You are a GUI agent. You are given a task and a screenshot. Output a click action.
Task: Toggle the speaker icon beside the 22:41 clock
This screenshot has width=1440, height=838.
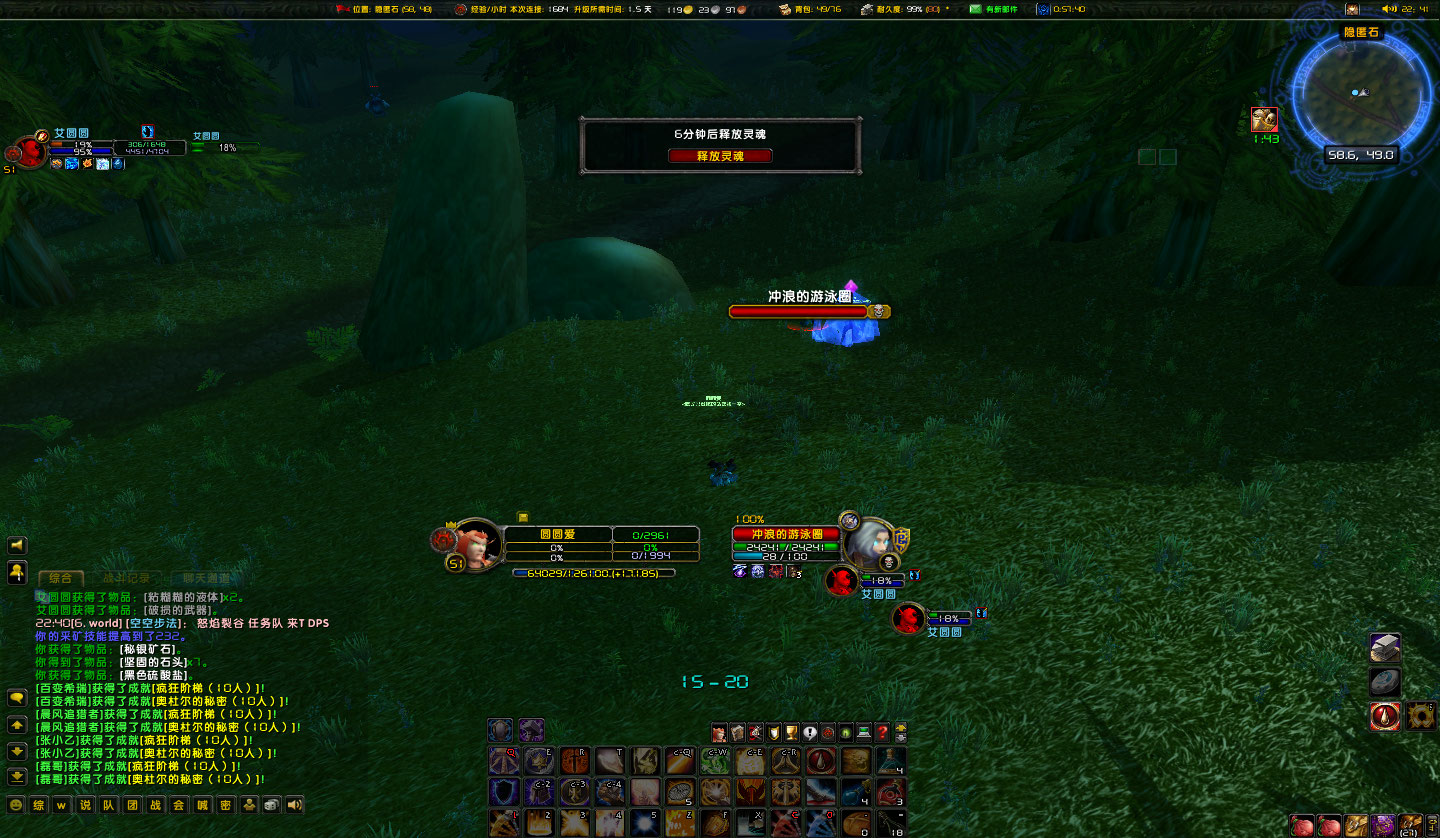1389,9
